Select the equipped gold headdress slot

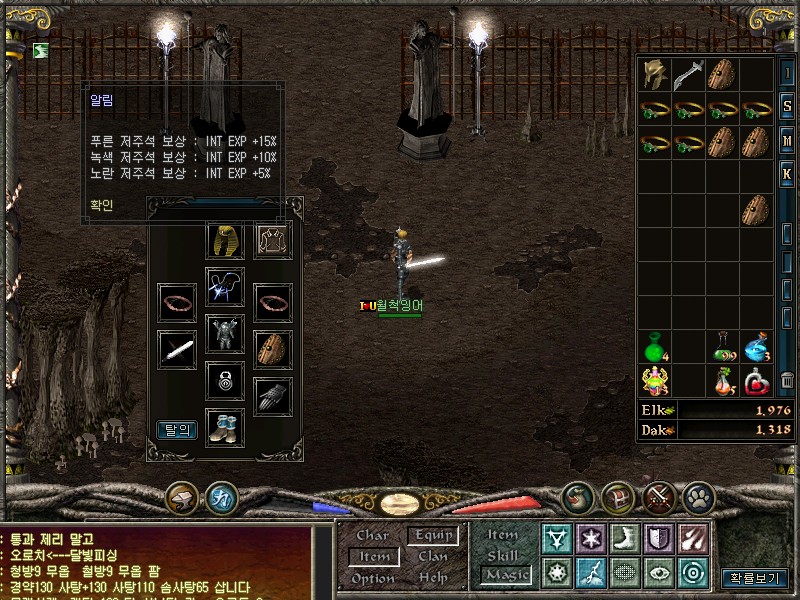coord(225,241)
